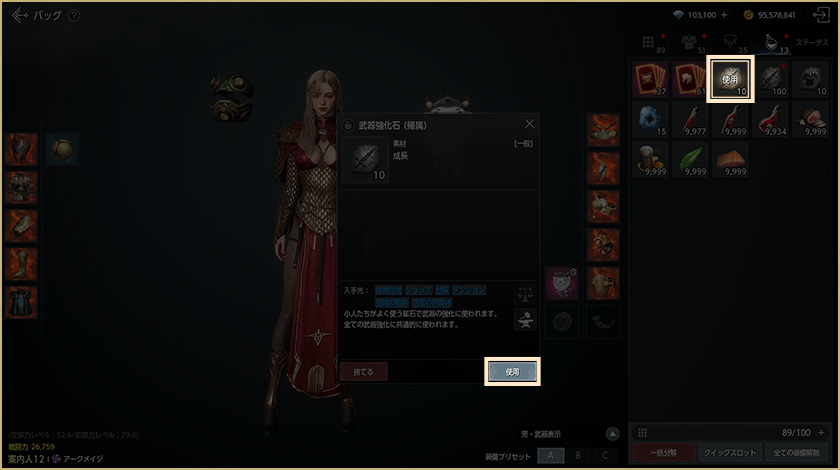This screenshot has width=840, height=470.
Task: Select equipment preset C
Action: point(604,455)
